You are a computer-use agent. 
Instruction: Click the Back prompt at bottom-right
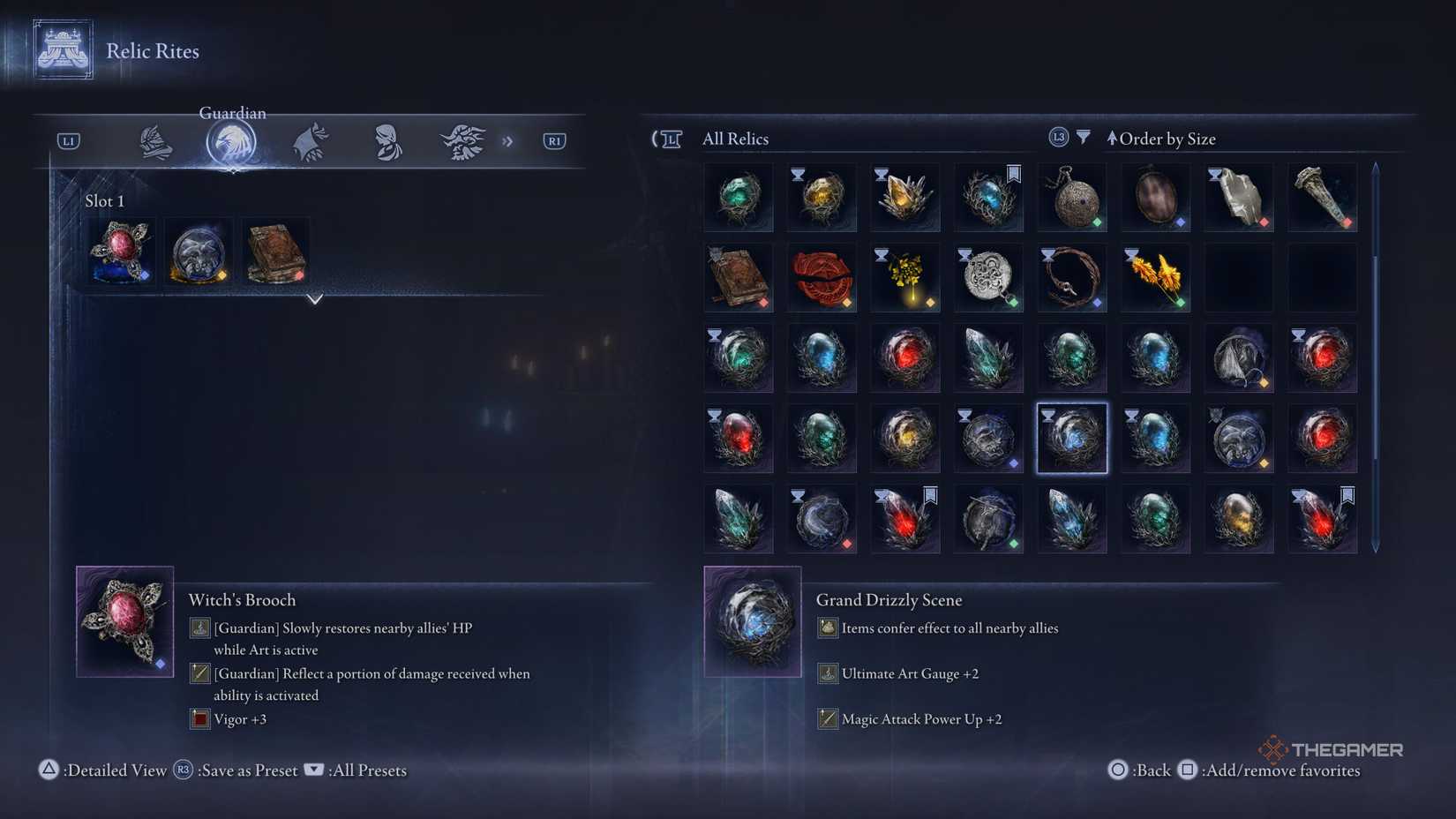(1143, 770)
